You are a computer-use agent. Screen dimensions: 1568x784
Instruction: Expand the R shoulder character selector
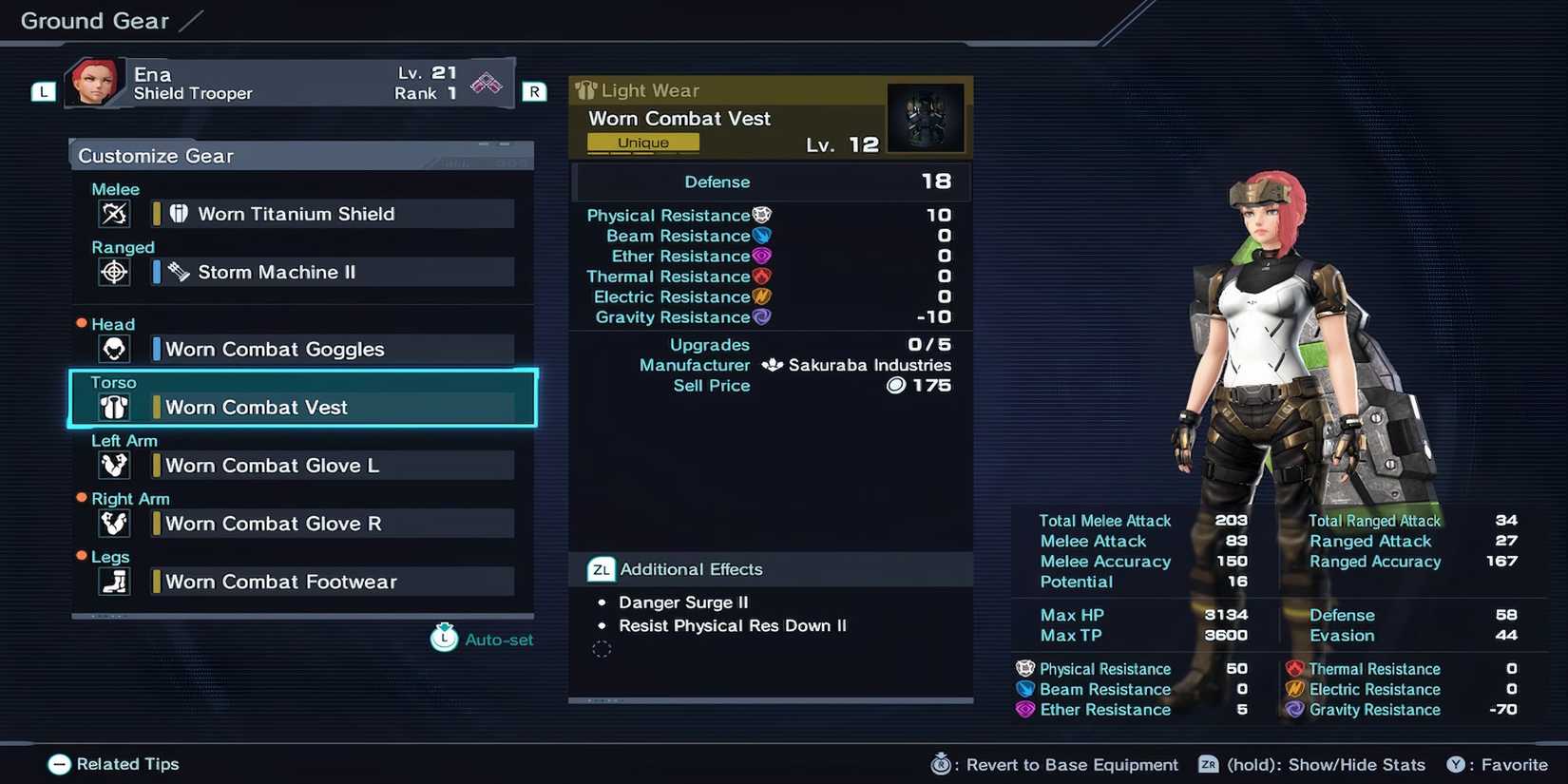coord(534,91)
